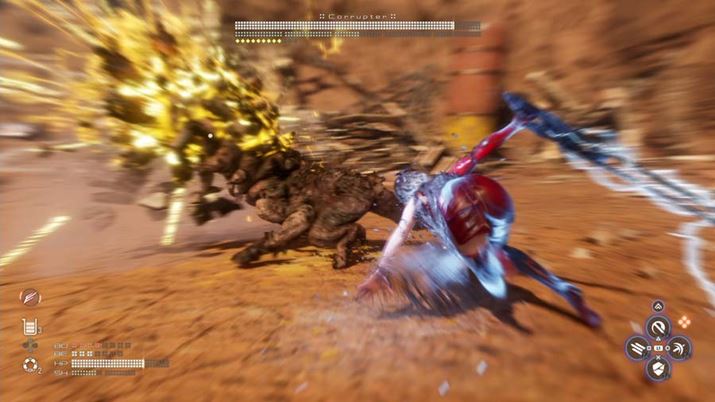Activate the triple-slash skill icon
715x402 pixels.
tap(637, 347)
